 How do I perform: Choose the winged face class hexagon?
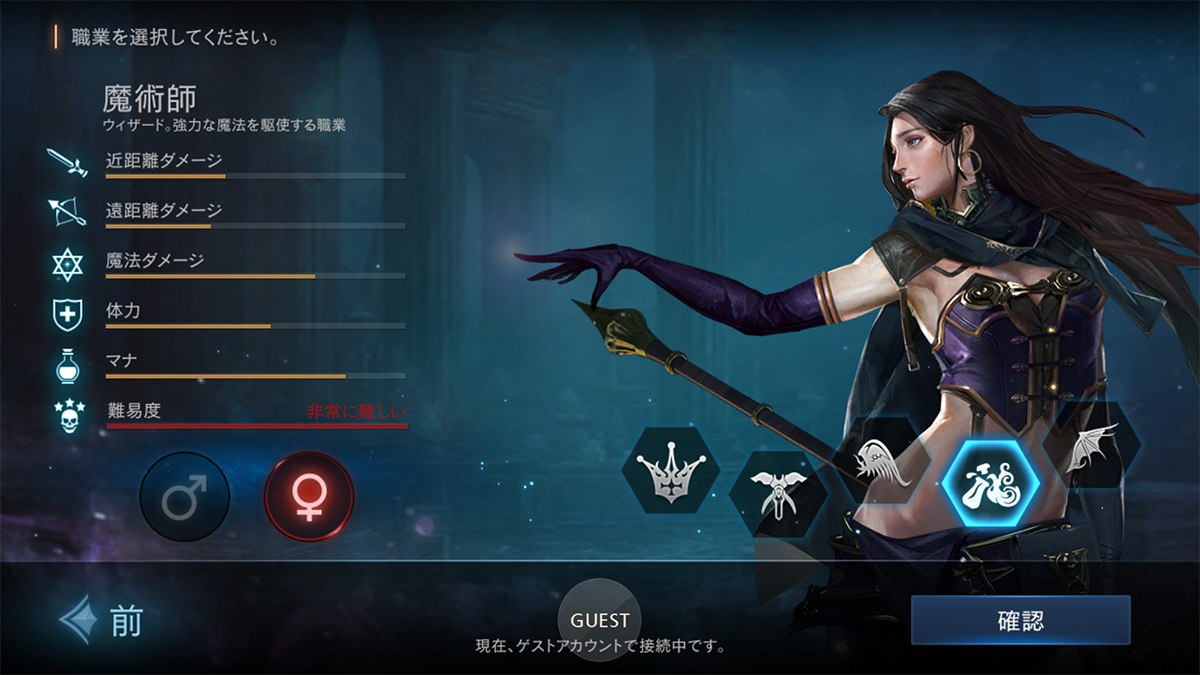[882, 462]
